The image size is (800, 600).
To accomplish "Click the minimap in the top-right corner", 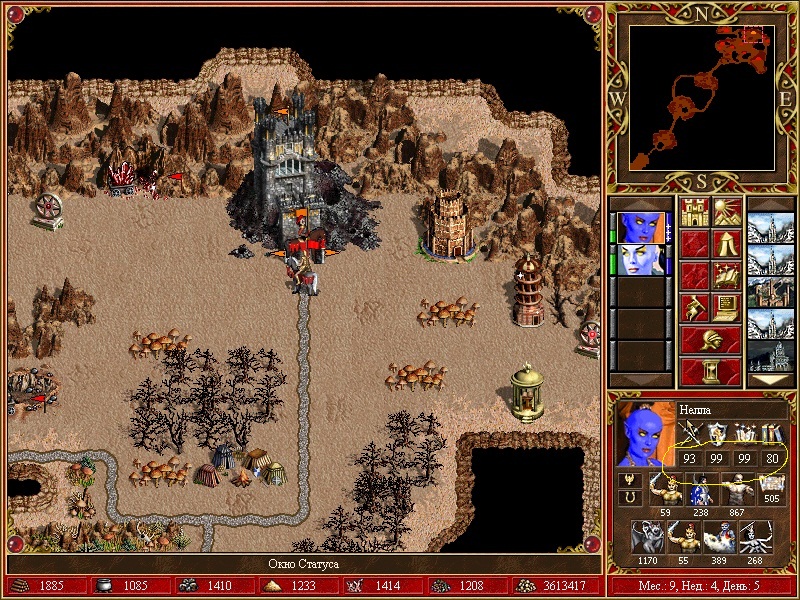I will coord(701,96).
